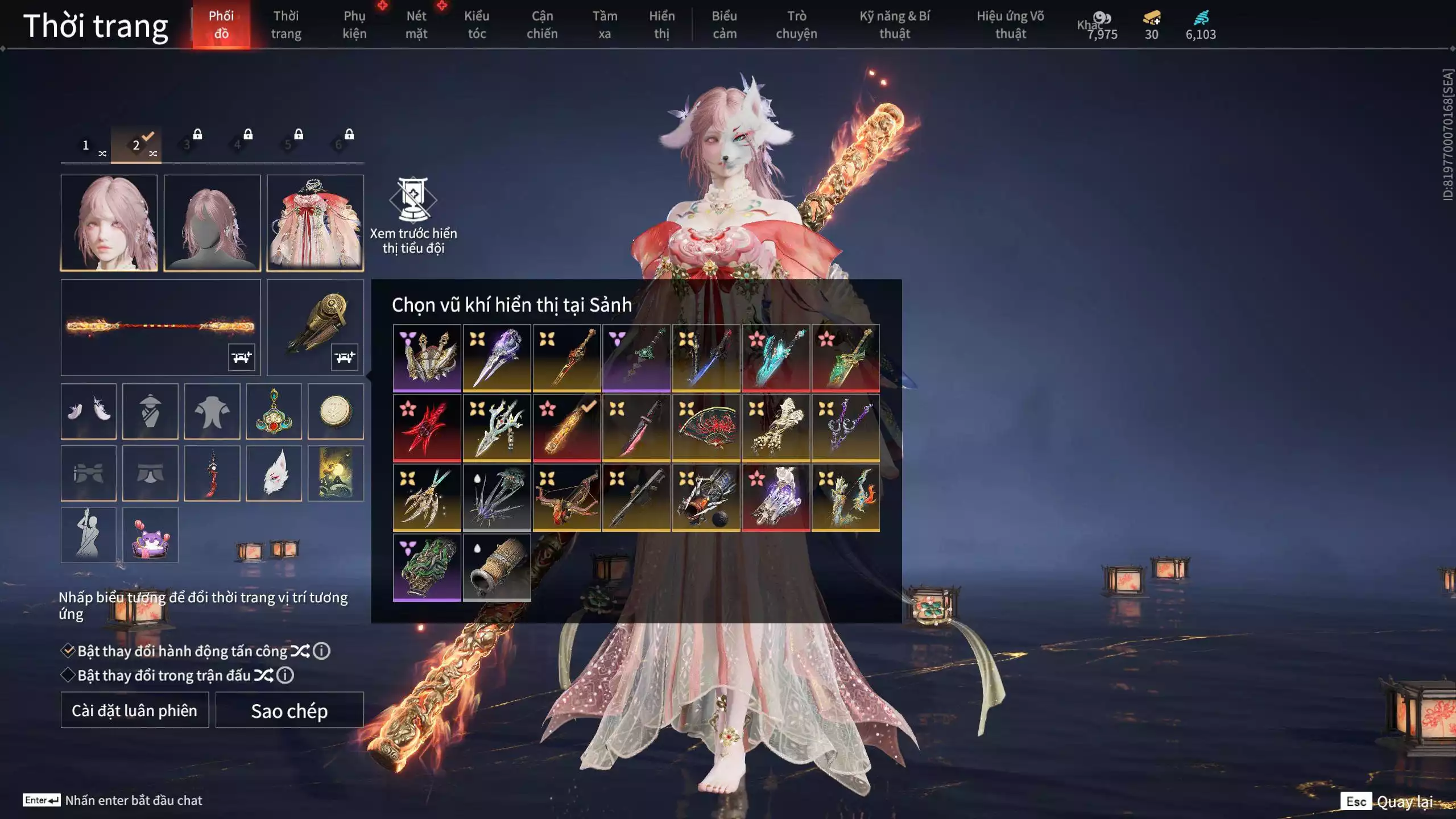Enable Bật thay đổi trong trận đấu
The image size is (1456, 819).
(68, 675)
